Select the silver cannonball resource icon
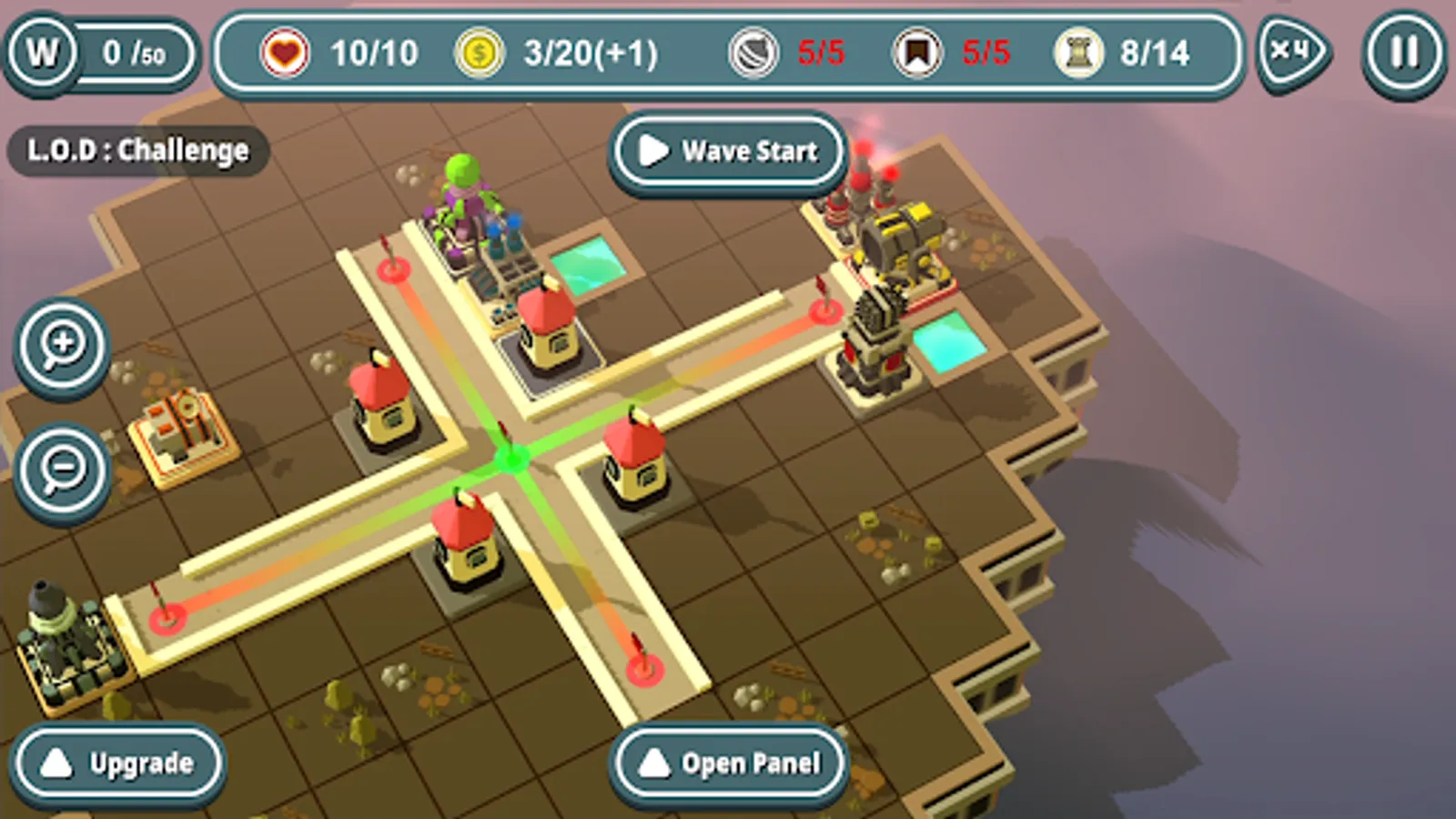This screenshot has width=1456, height=819. point(756,53)
